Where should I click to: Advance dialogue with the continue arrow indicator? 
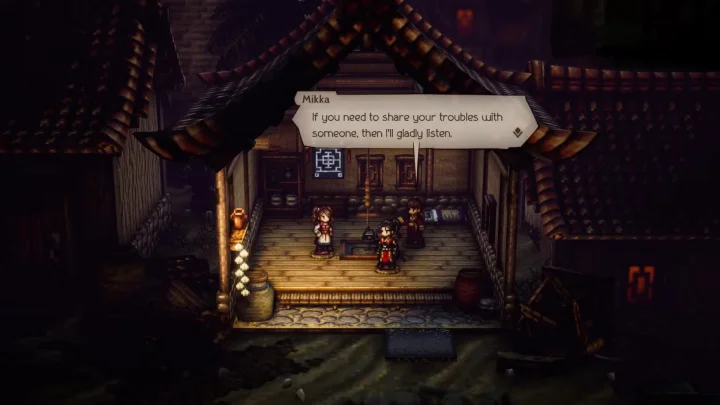tap(517, 130)
